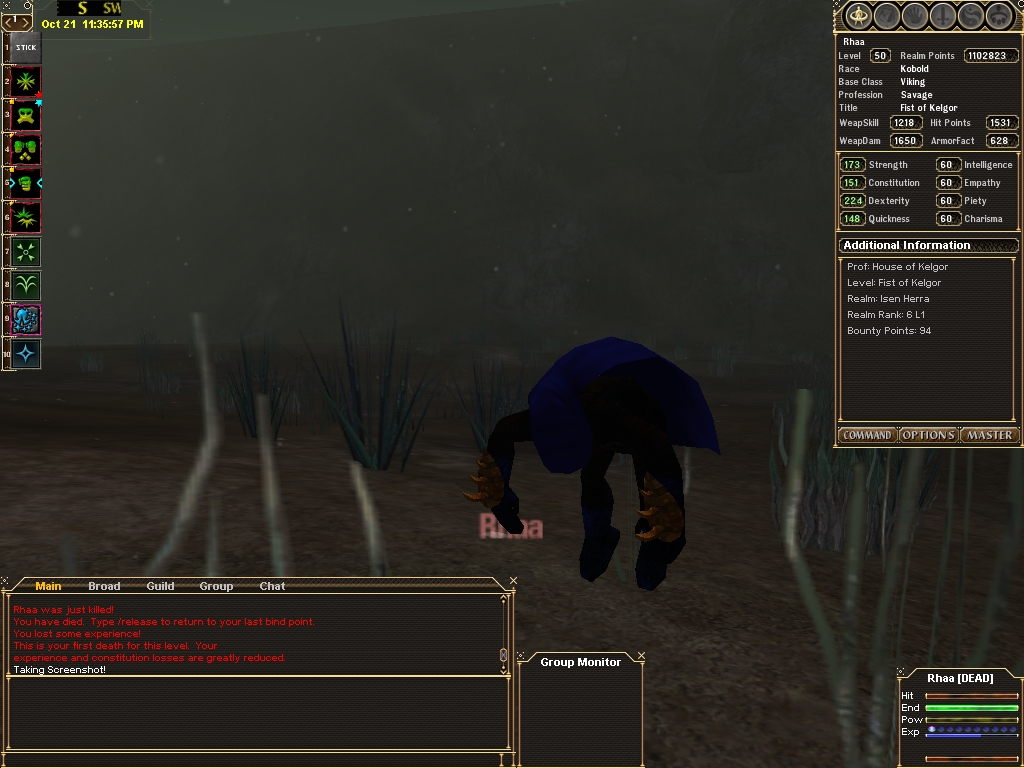
Task: Switch hotbar page with the arrow selector
Action: (x=17, y=22)
